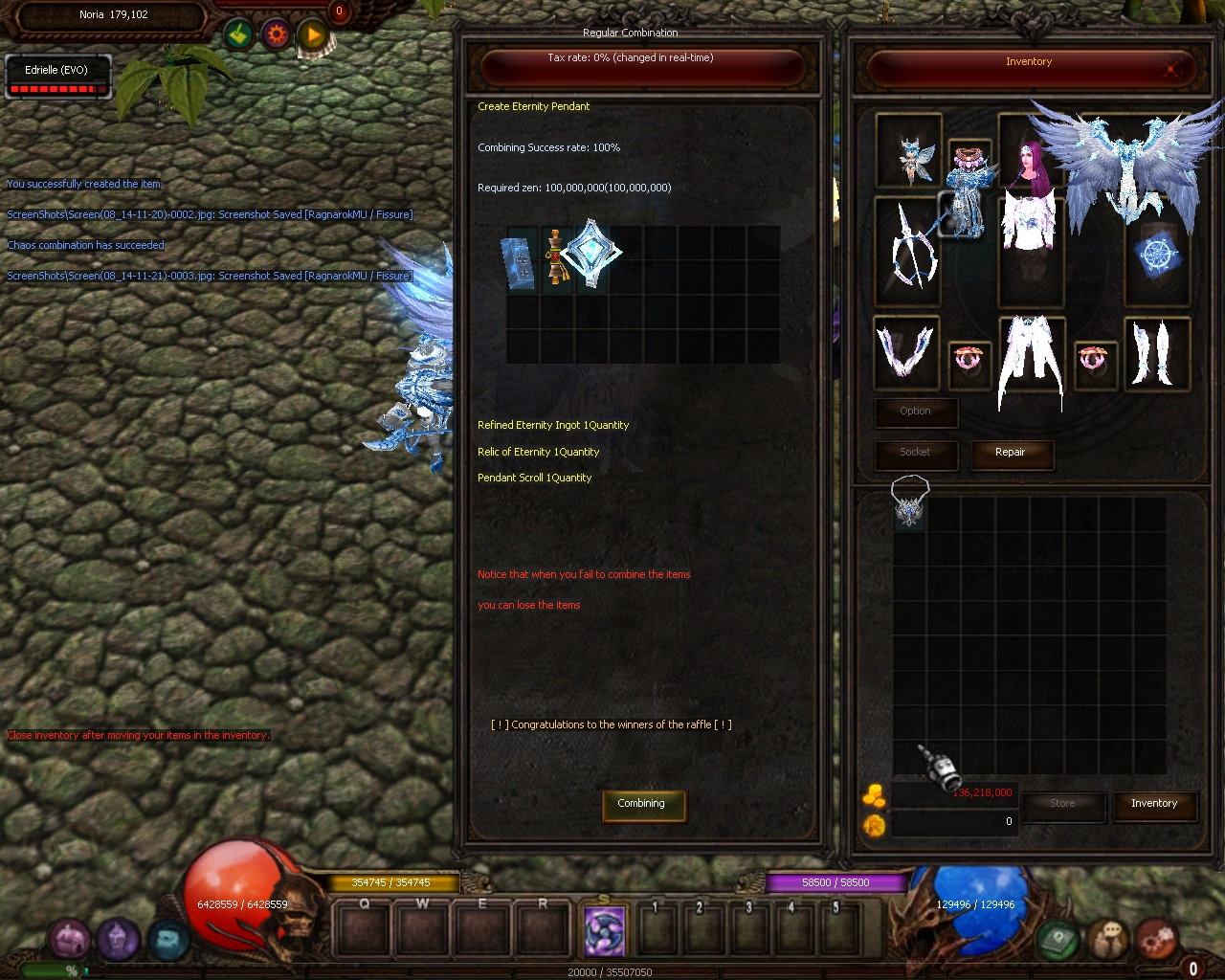
Task: Select the equipped boots slot
Action: [1155, 351]
